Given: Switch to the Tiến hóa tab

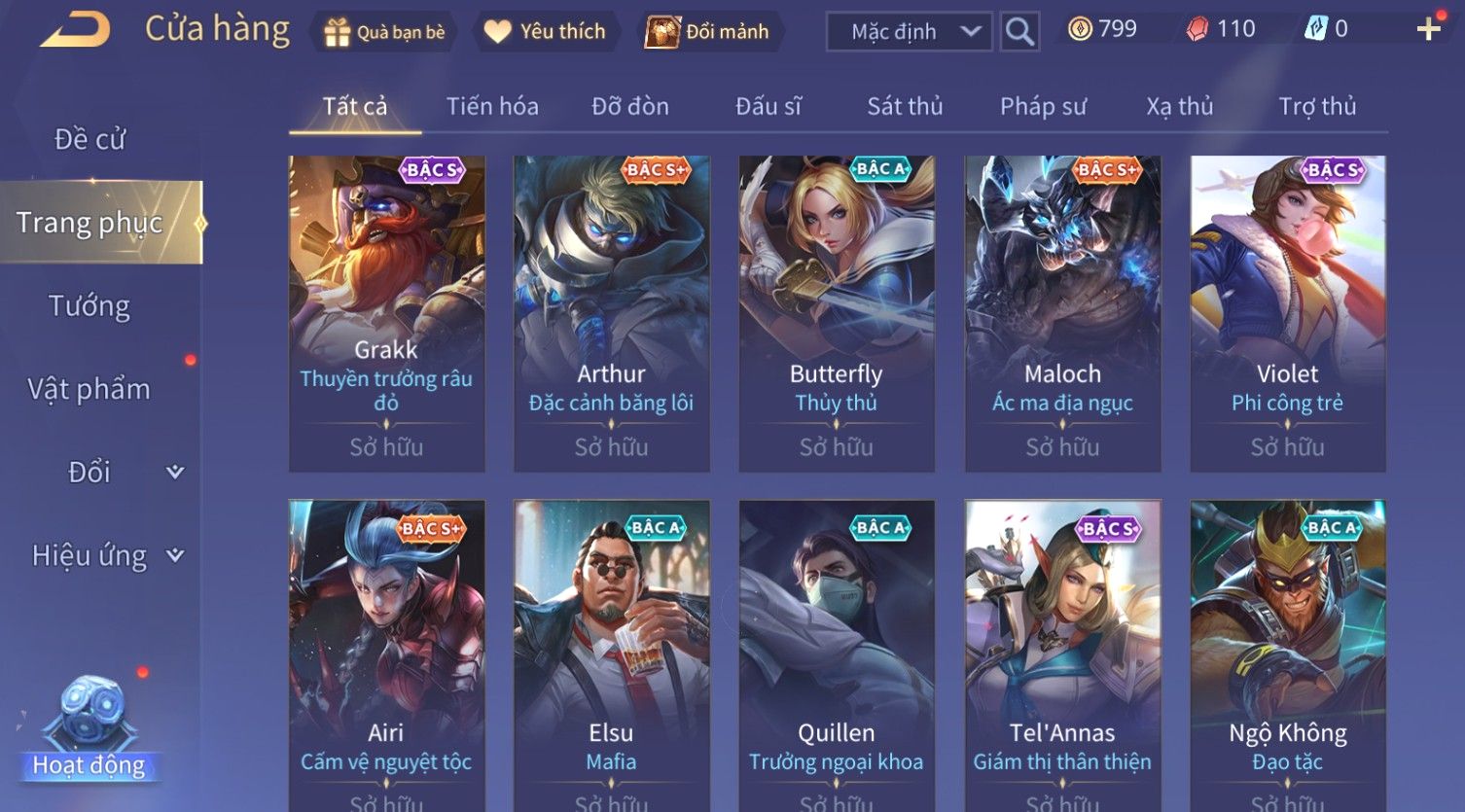Looking at the screenshot, I should 492,106.
